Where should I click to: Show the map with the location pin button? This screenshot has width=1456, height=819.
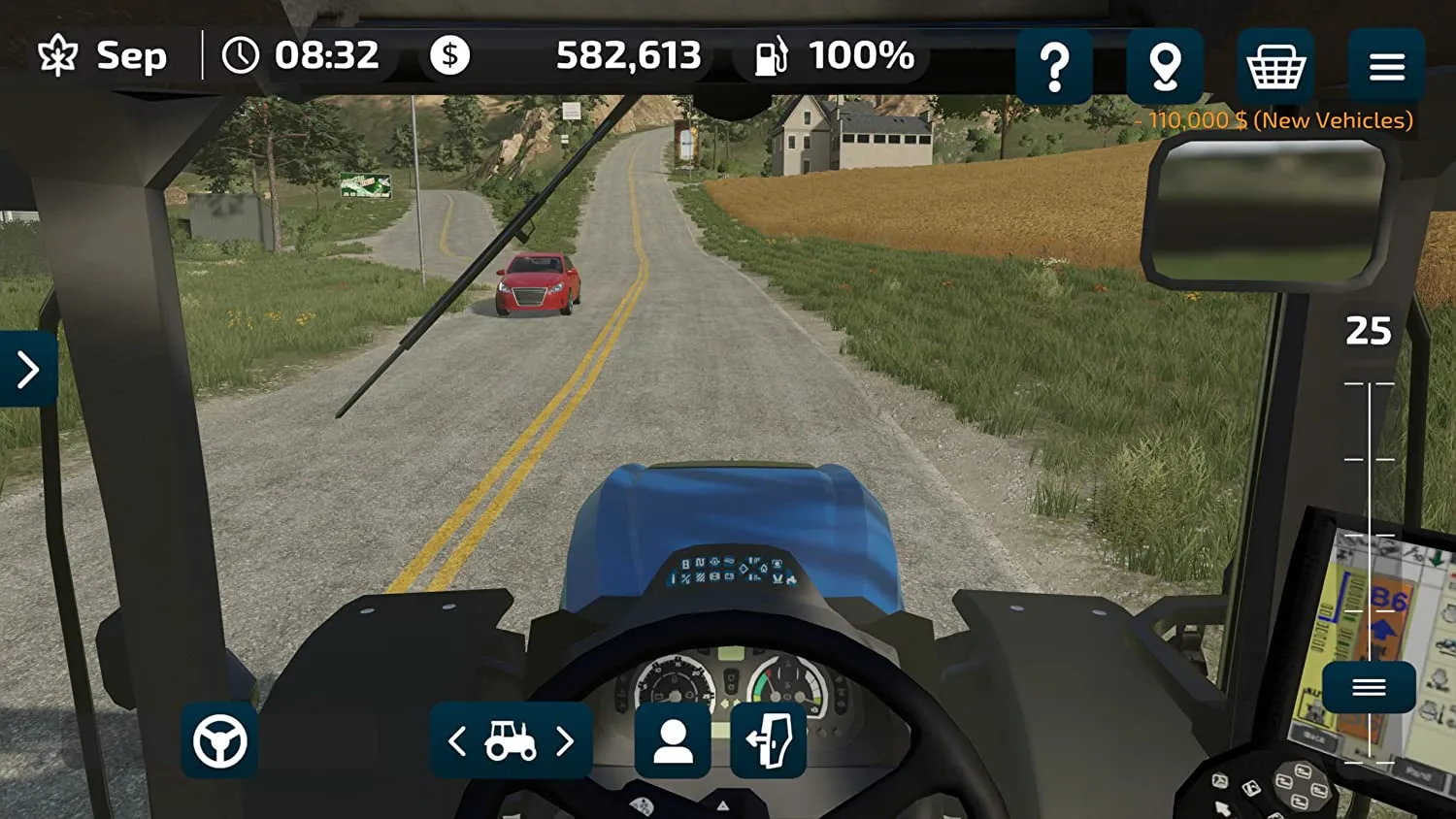tap(1165, 66)
